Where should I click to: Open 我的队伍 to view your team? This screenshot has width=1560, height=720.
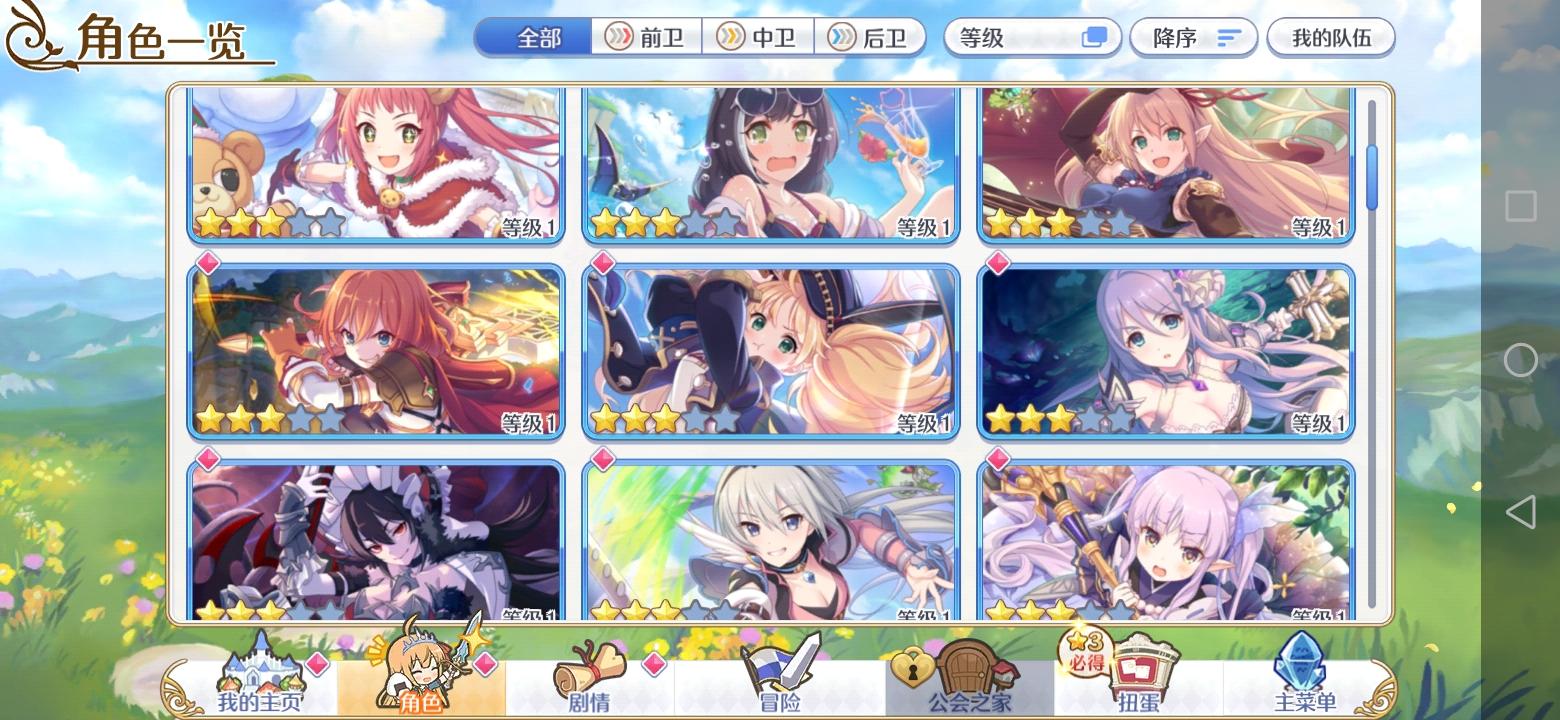[x=1330, y=37]
